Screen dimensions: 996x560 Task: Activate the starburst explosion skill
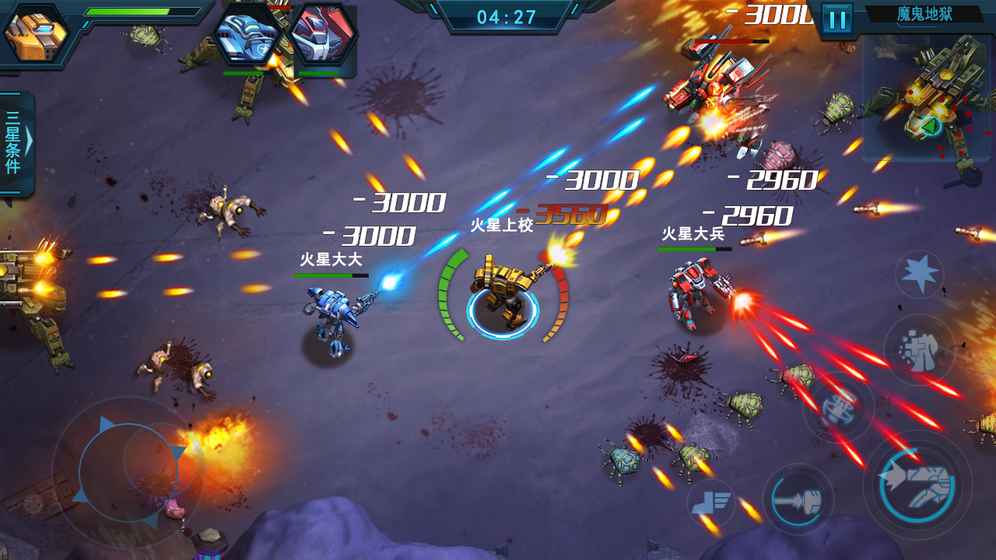(x=919, y=273)
